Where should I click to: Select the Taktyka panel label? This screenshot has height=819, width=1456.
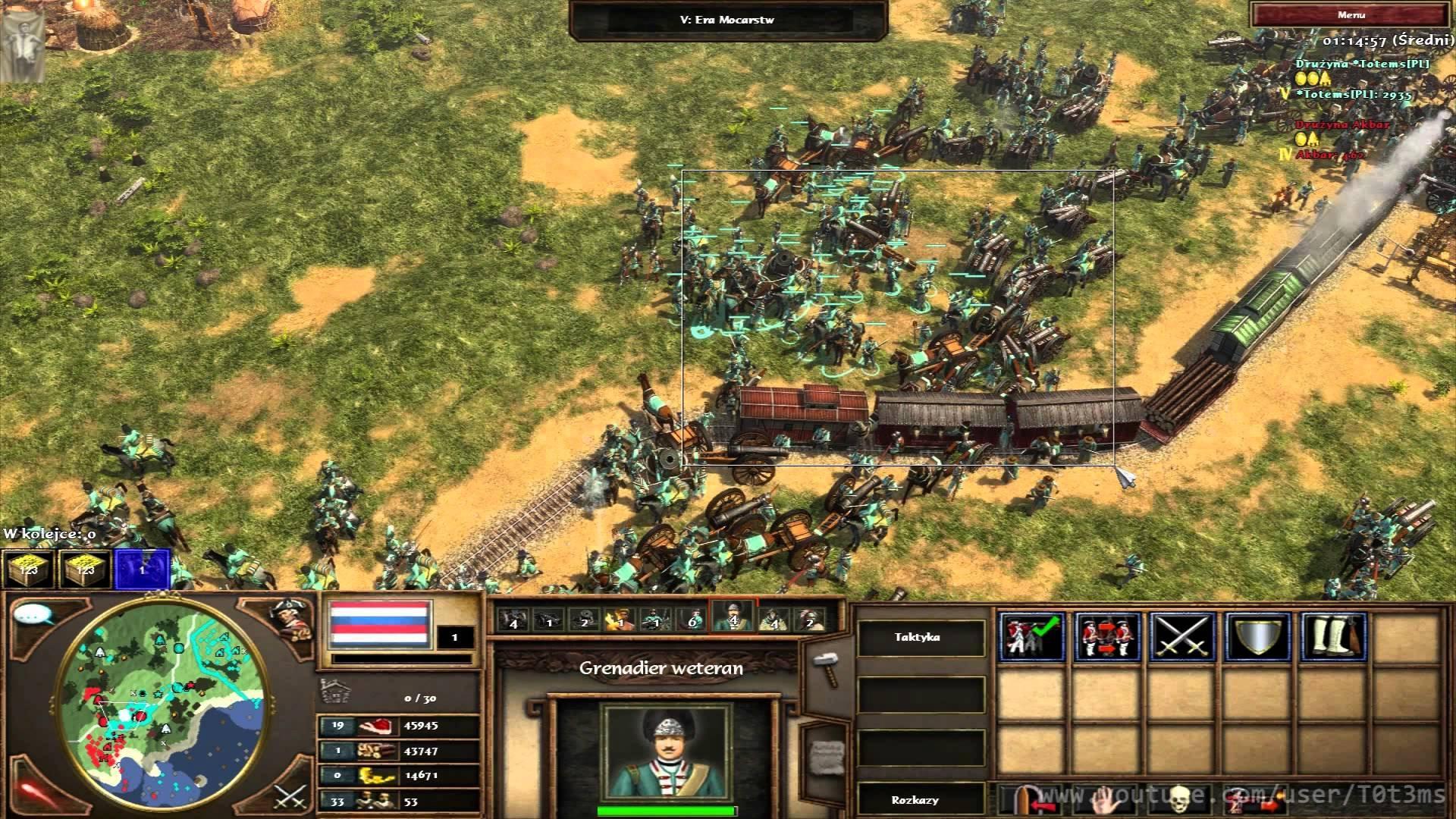coord(917,637)
